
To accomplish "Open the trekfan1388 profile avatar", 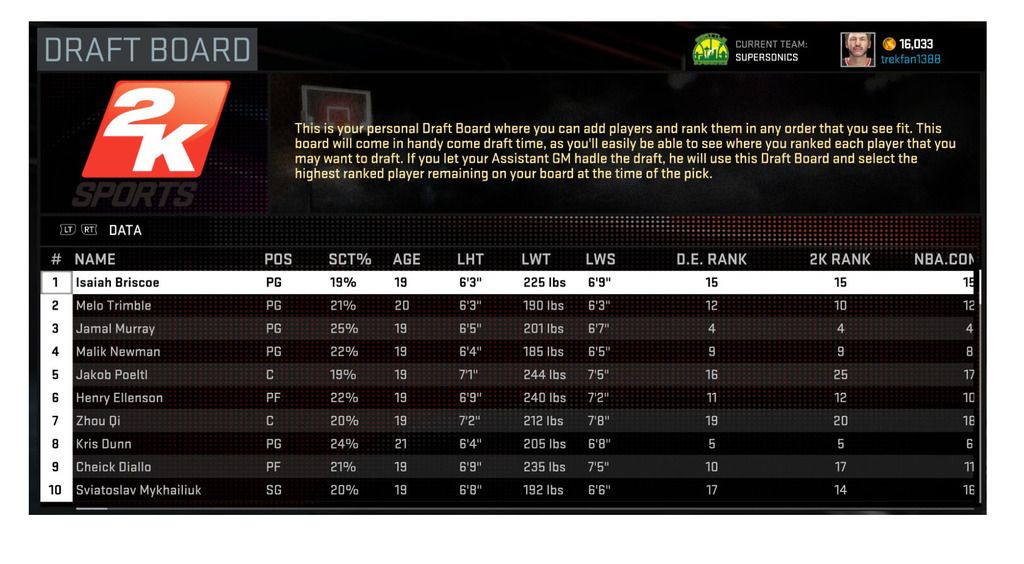I will click(x=857, y=50).
